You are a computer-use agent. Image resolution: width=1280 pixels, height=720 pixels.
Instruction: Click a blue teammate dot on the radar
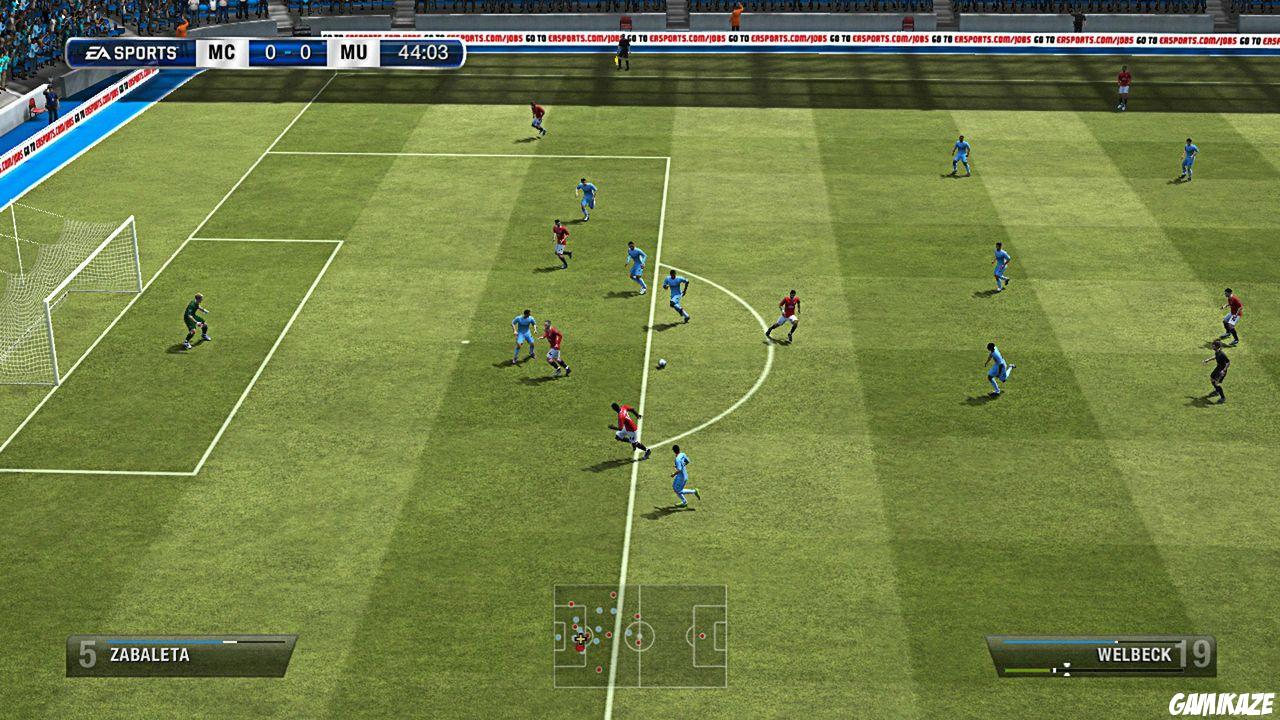(599, 611)
